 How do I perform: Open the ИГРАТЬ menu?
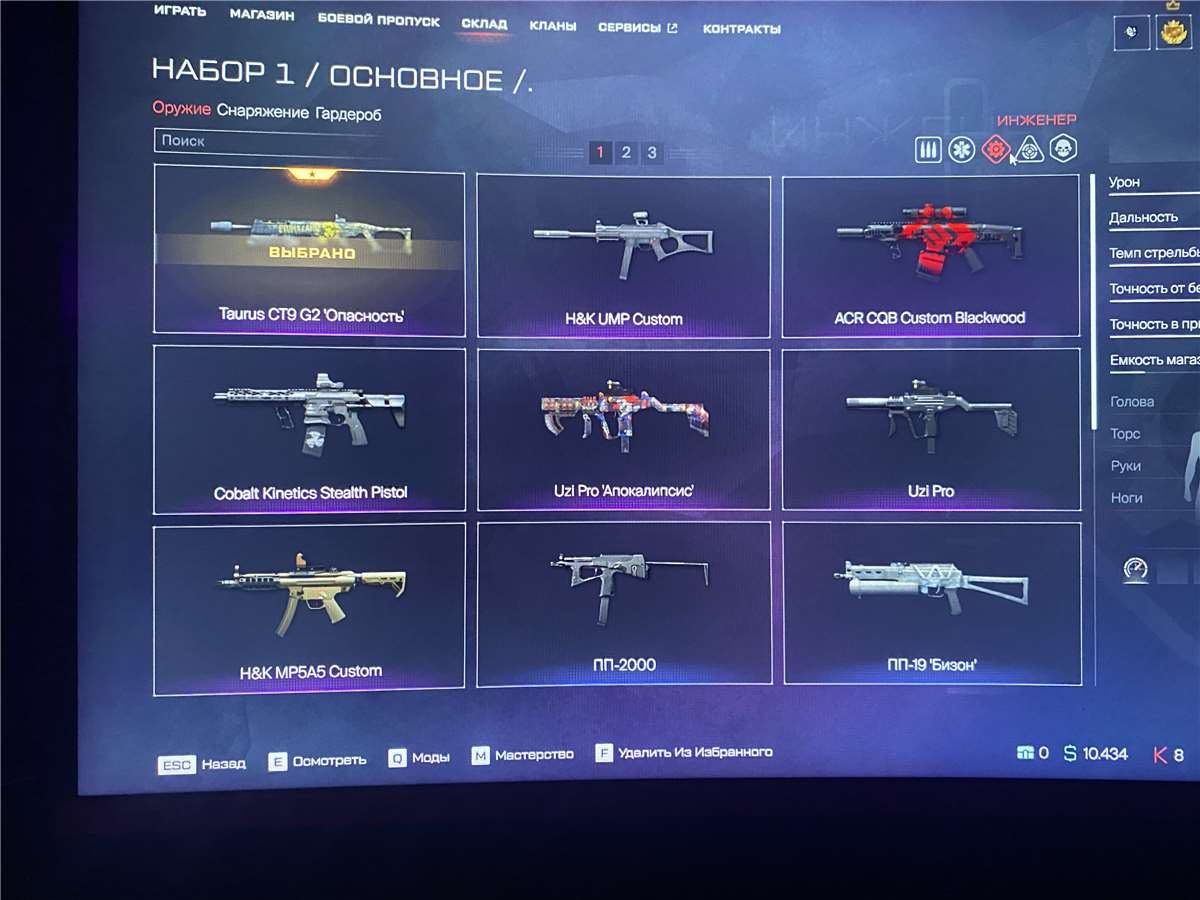point(180,11)
